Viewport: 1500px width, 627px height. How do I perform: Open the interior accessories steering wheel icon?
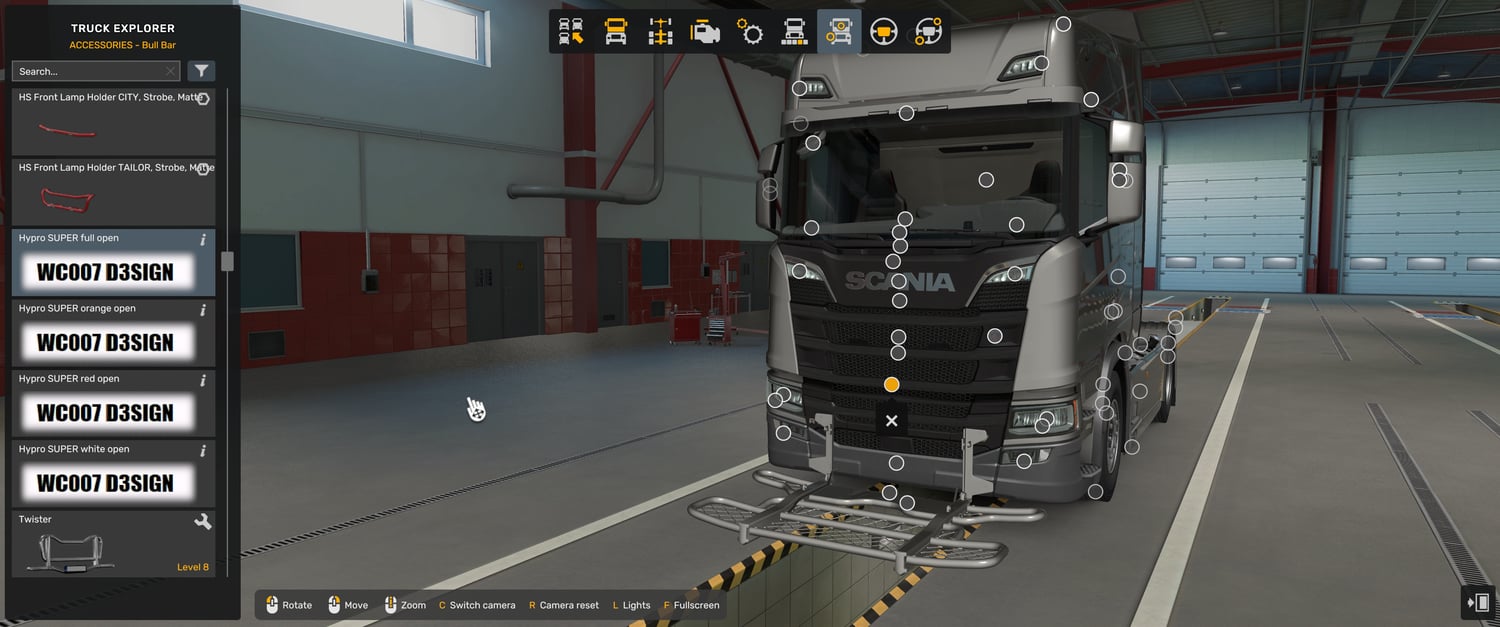click(928, 32)
